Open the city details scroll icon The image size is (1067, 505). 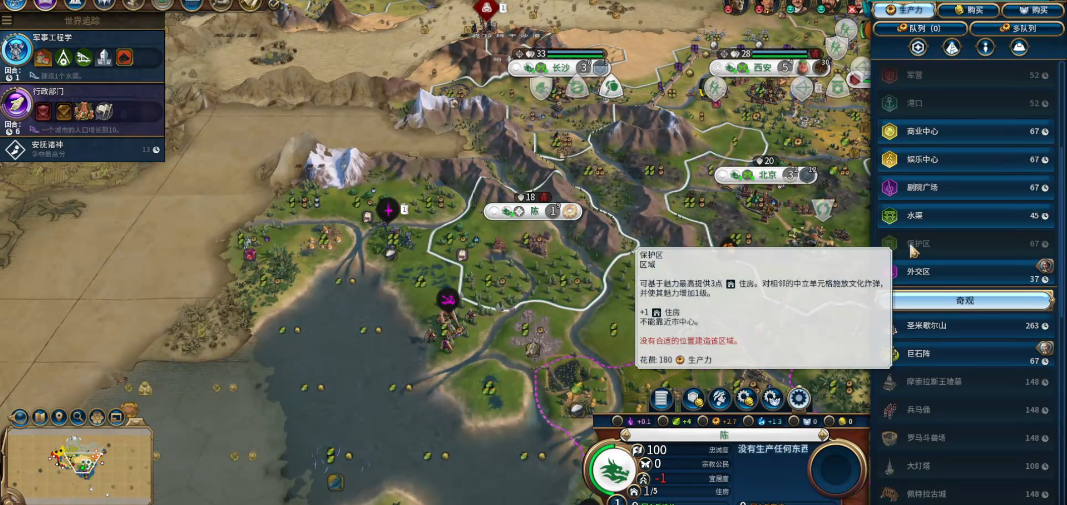point(661,399)
